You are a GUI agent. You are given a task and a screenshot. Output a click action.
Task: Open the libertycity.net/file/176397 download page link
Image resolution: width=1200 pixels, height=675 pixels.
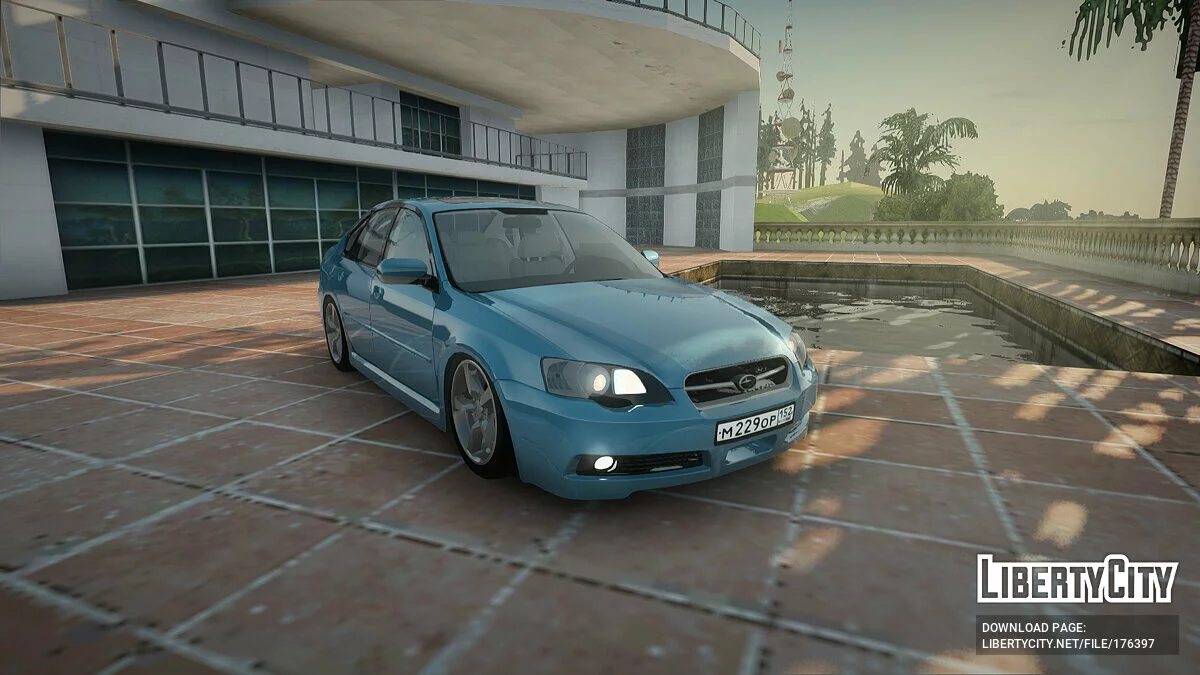(x=1068, y=643)
